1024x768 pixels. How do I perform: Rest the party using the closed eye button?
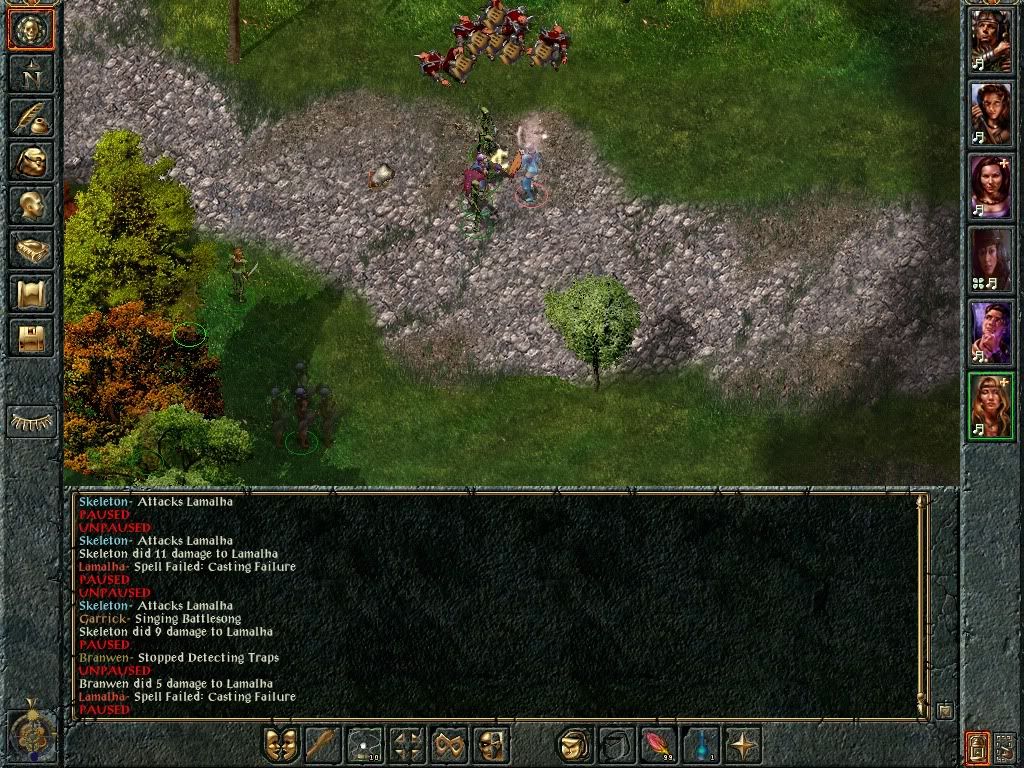pyautogui.click(x=31, y=421)
